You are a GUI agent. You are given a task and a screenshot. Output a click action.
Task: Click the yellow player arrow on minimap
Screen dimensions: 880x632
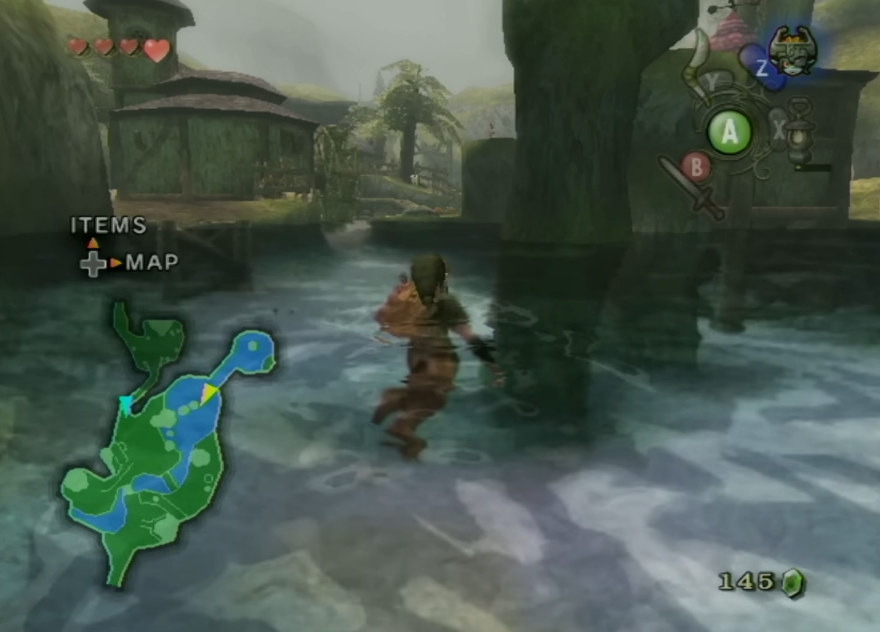pyautogui.click(x=209, y=394)
